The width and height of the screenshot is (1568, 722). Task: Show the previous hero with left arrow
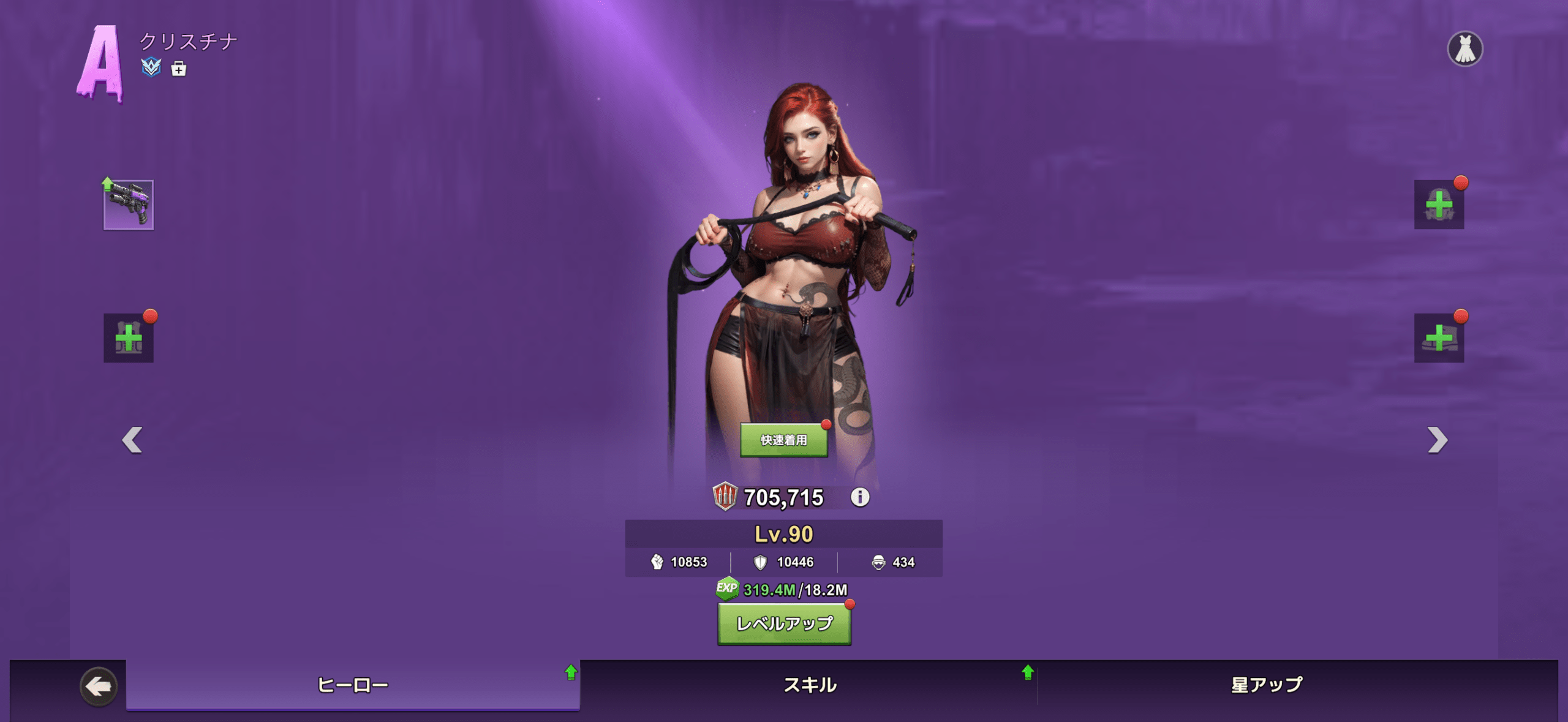pos(132,440)
